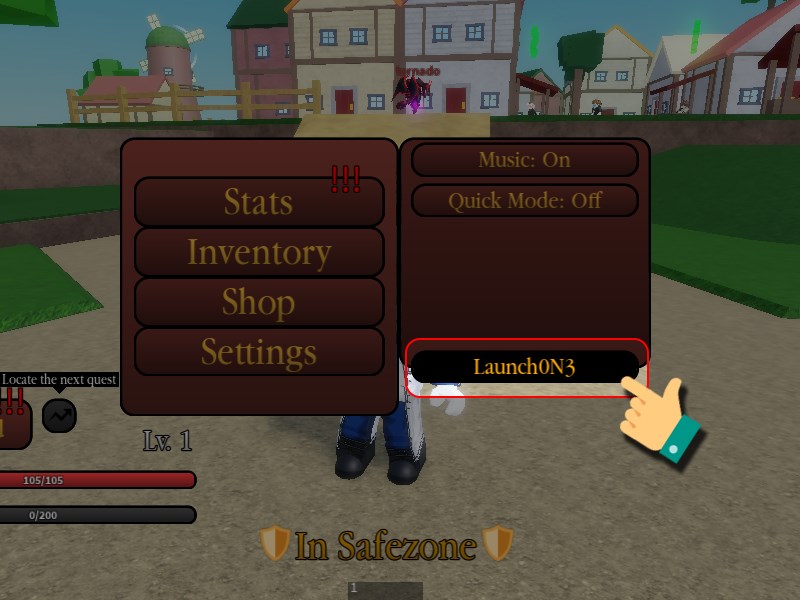Open the Shop menu
Viewport: 800px width, 600px height.
click(259, 302)
